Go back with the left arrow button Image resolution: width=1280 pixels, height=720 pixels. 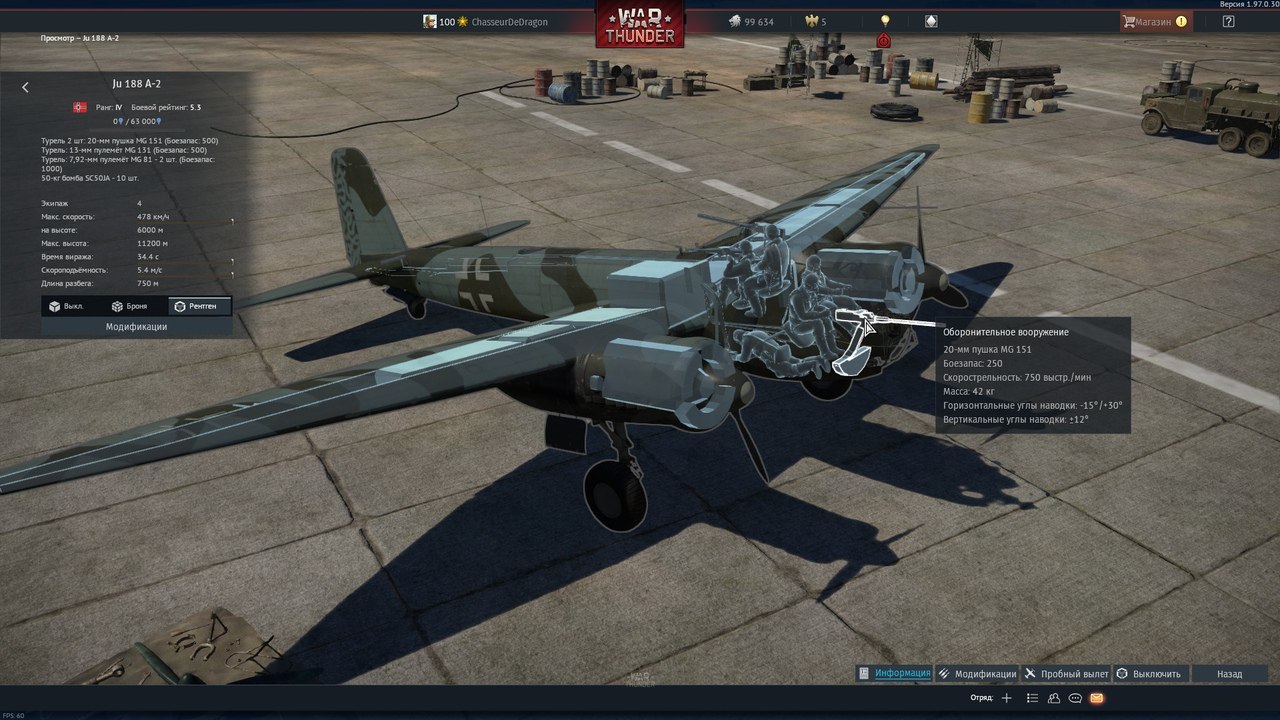[x=26, y=87]
